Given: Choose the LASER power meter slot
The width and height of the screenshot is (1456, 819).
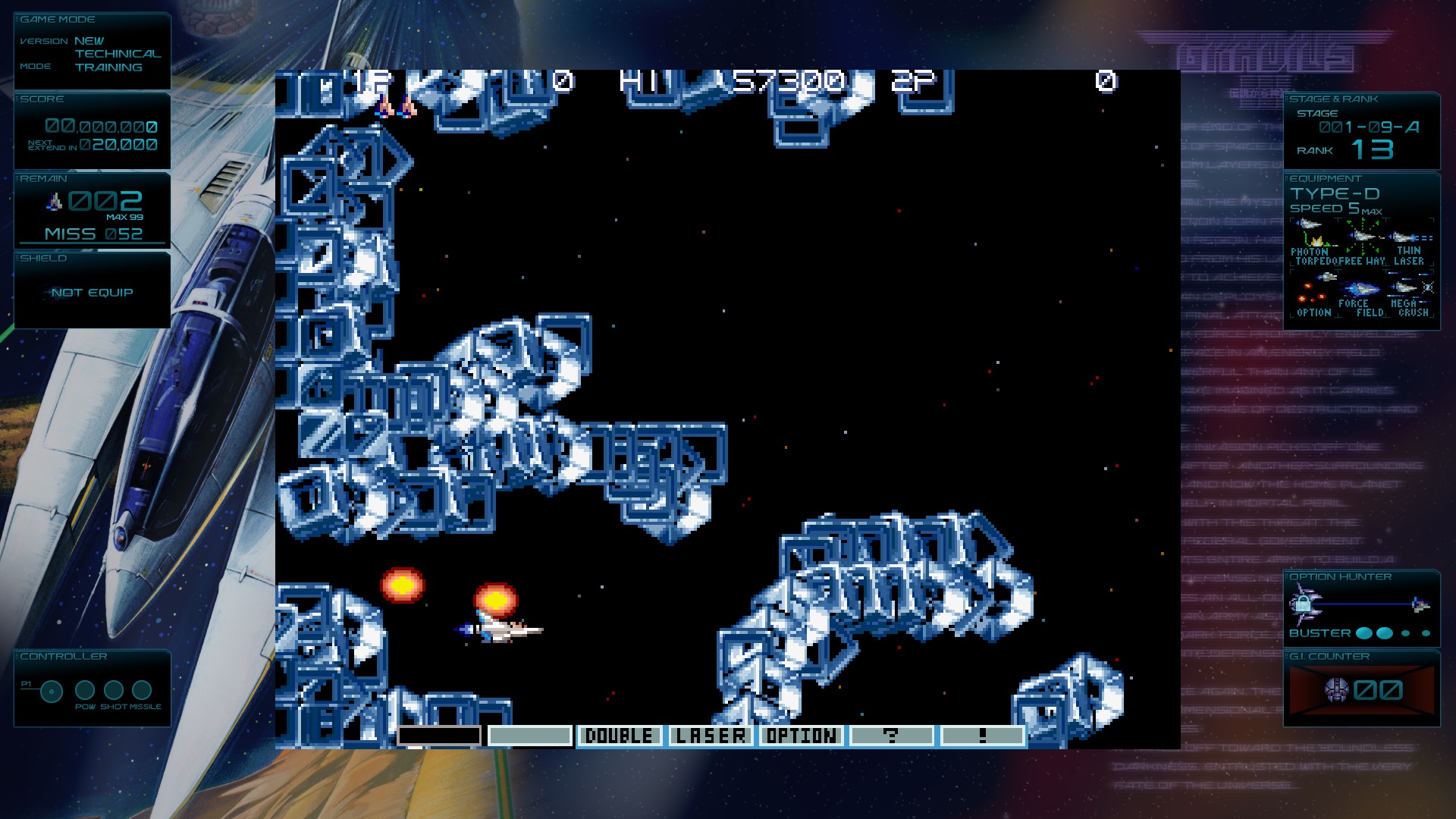Looking at the screenshot, I should [x=711, y=736].
